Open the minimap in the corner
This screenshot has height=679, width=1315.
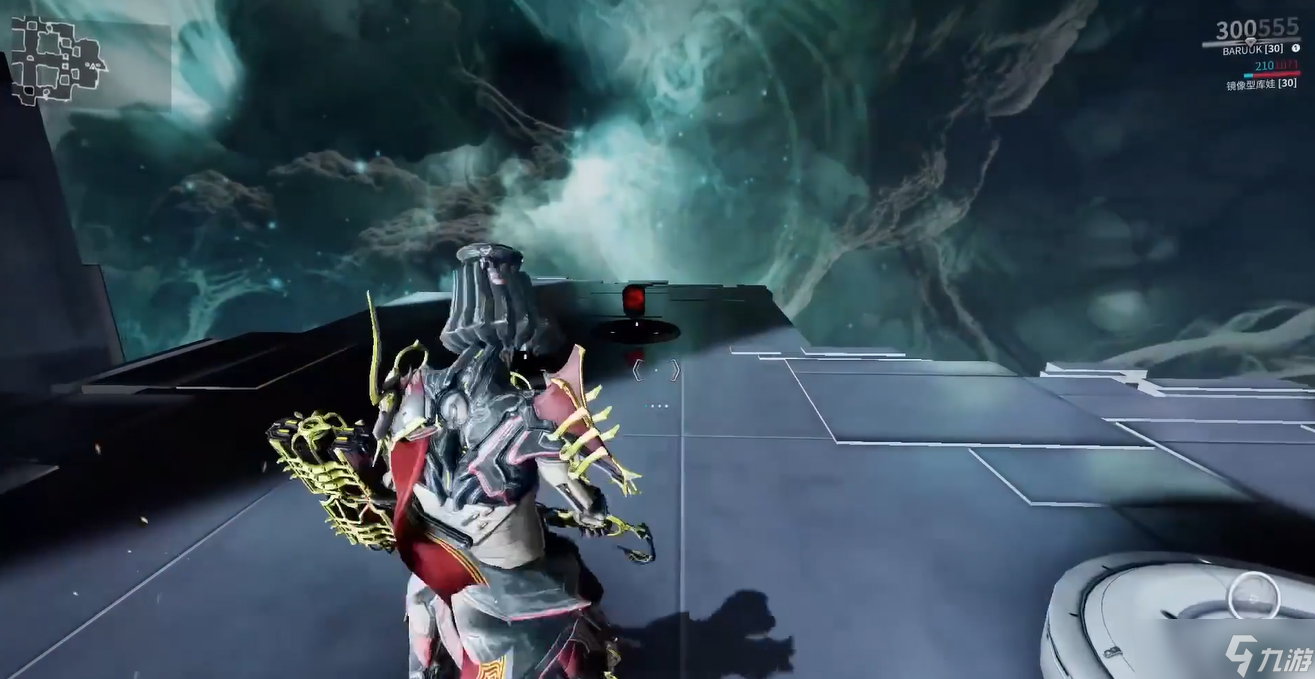click(x=58, y=62)
